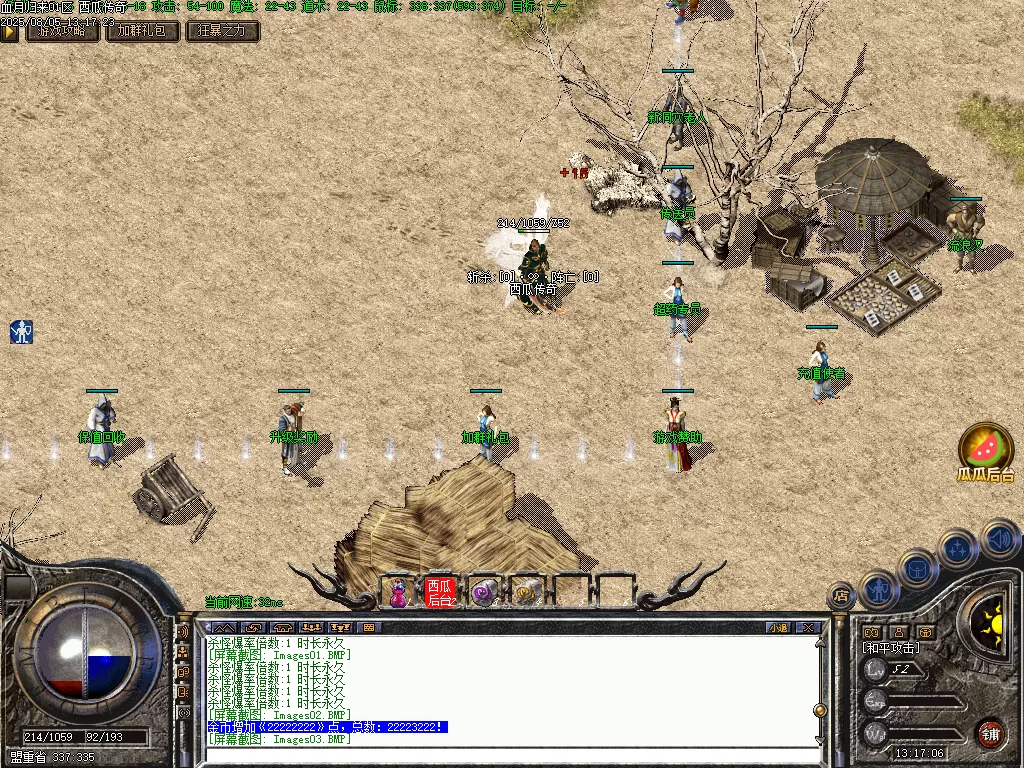Select the pink potion hotbar slot
1024x768 pixels.
click(399, 593)
